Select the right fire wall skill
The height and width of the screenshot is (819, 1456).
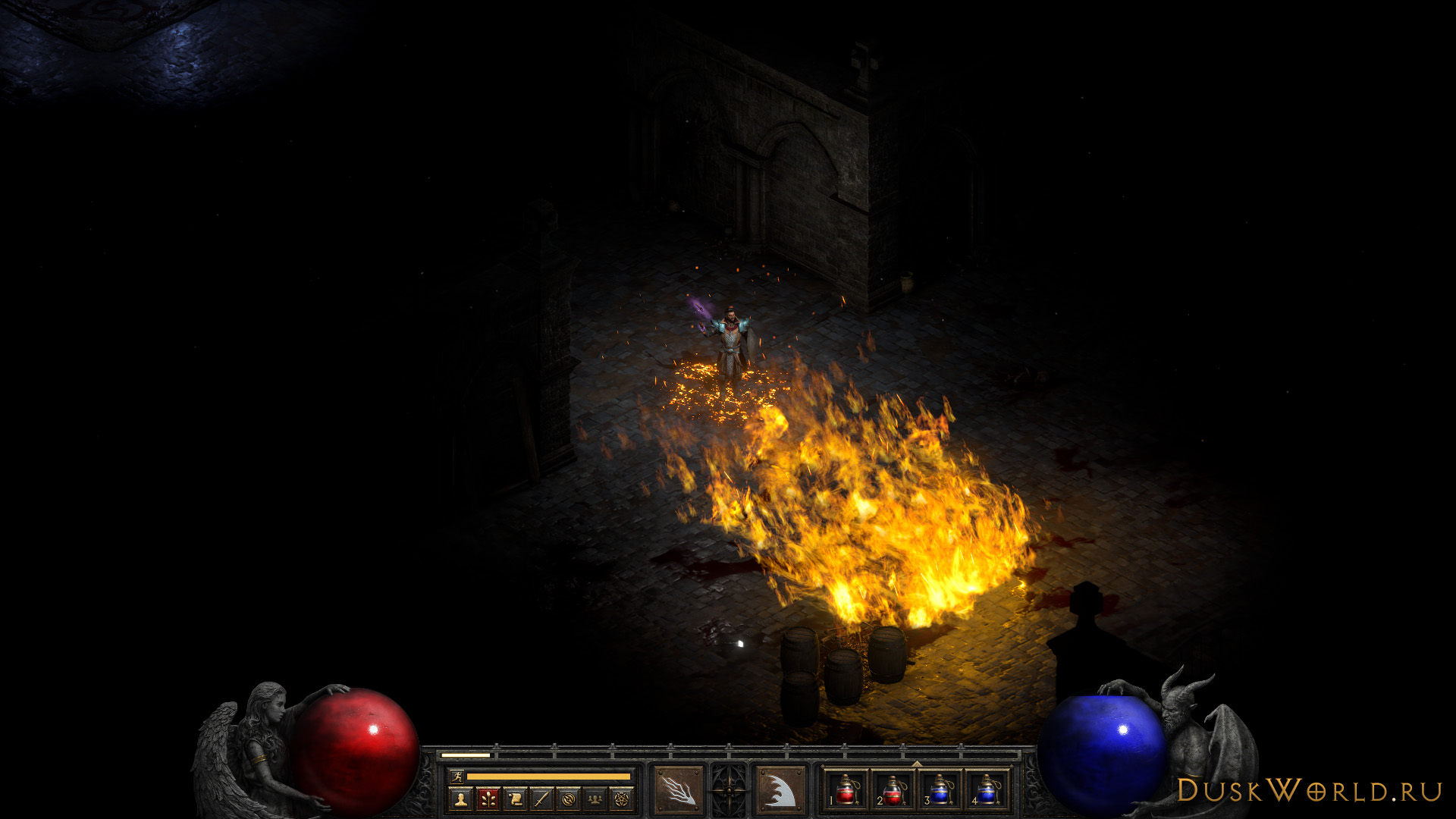click(x=780, y=791)
